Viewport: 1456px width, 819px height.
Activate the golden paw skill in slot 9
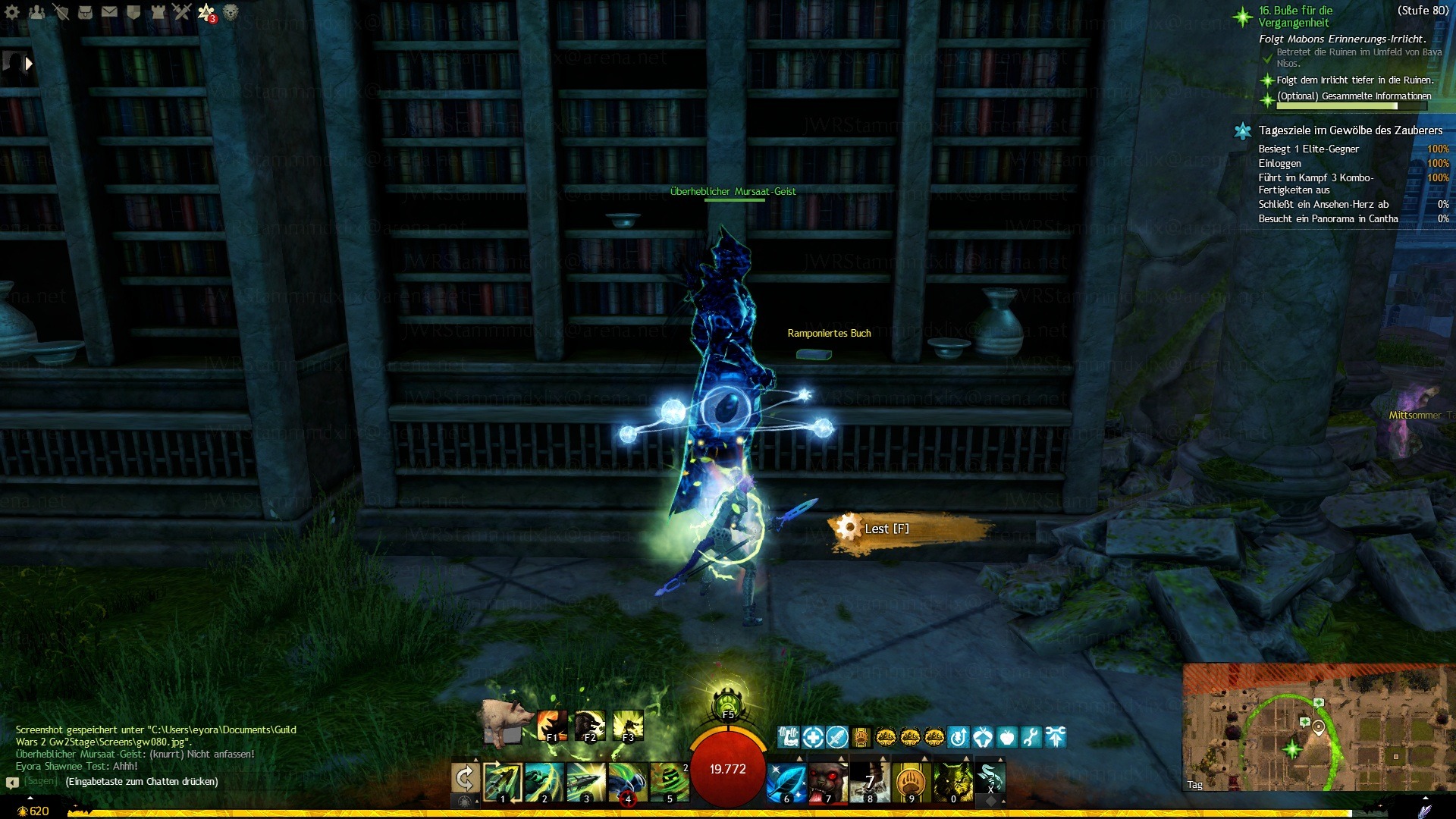(x=911, y=782)
